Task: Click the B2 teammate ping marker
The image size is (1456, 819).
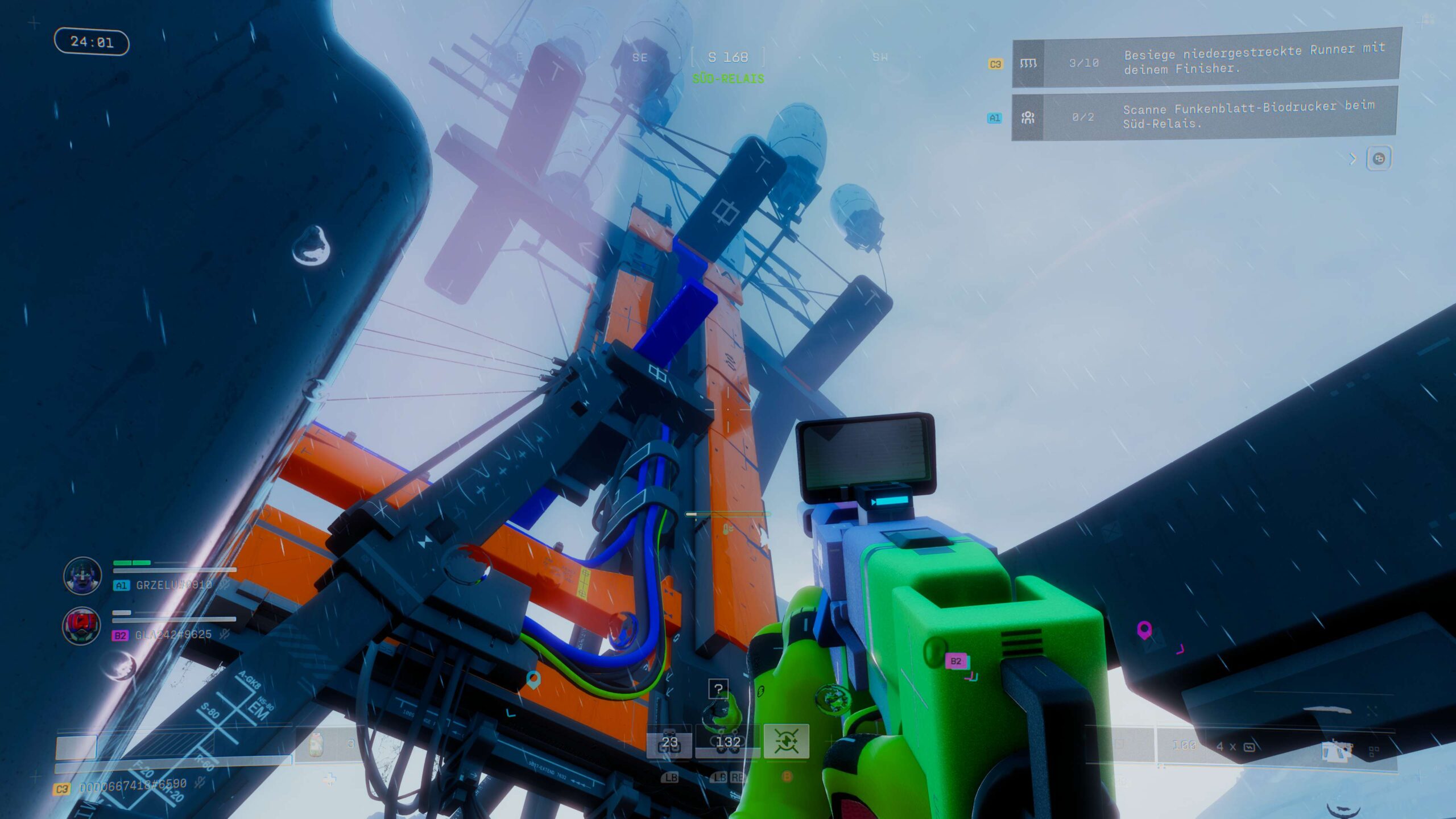Action: 955,661
